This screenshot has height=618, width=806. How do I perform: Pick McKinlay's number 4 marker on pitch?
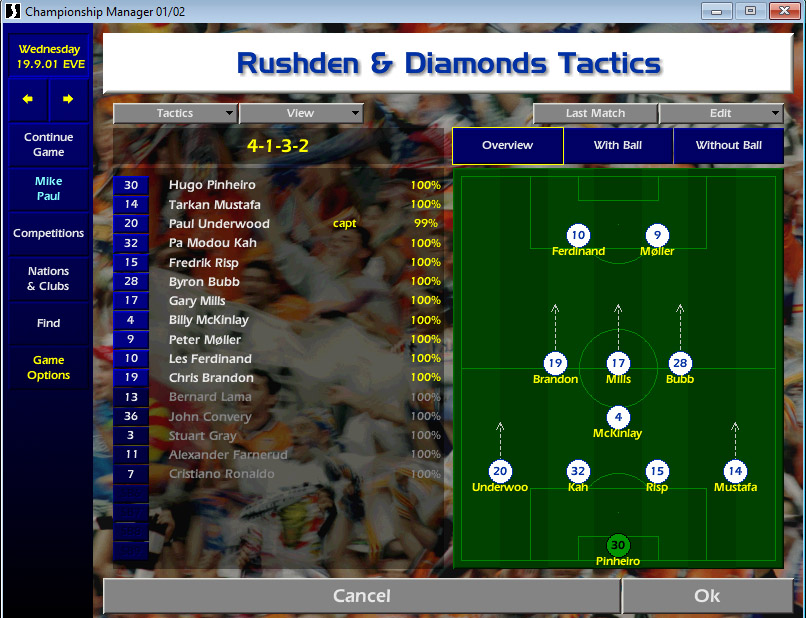pyautogui.click(x=618, y=417)
